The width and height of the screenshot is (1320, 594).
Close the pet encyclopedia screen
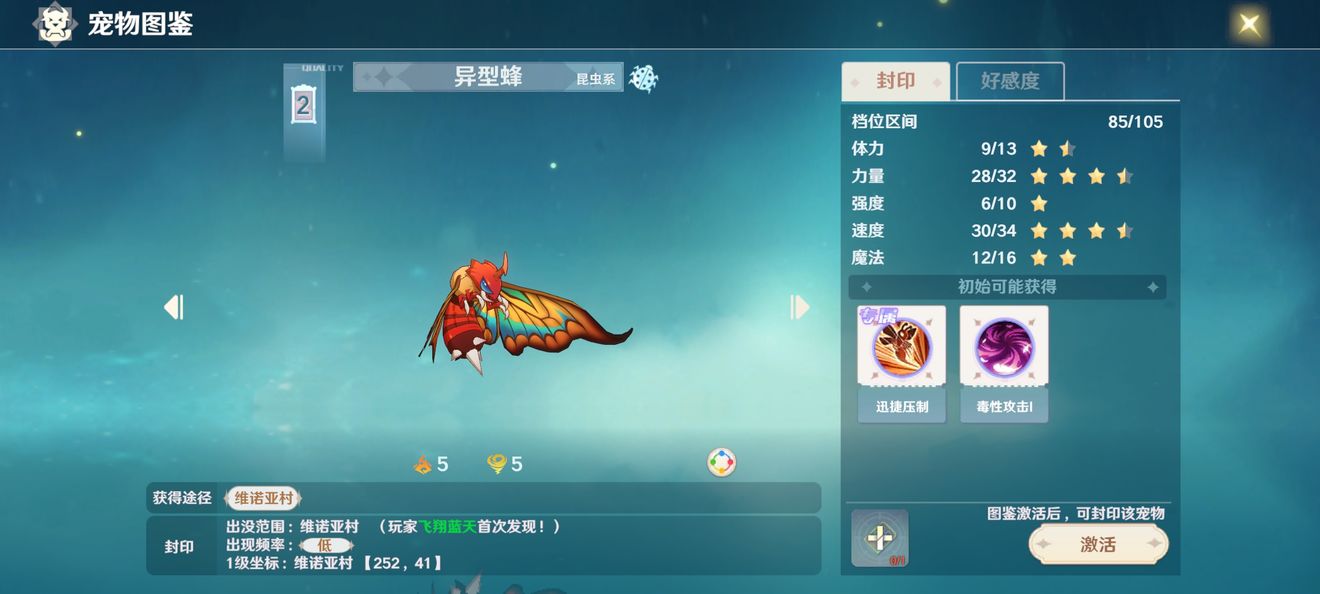click(x=1249, y=24)
